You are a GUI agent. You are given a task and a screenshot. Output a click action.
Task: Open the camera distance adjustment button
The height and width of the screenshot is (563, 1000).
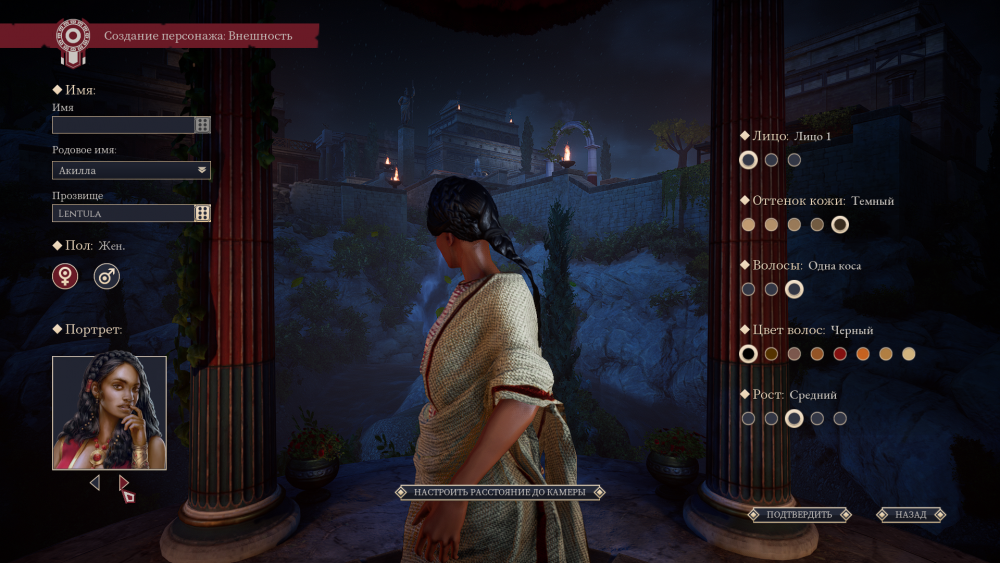click(x=500, y=492)
